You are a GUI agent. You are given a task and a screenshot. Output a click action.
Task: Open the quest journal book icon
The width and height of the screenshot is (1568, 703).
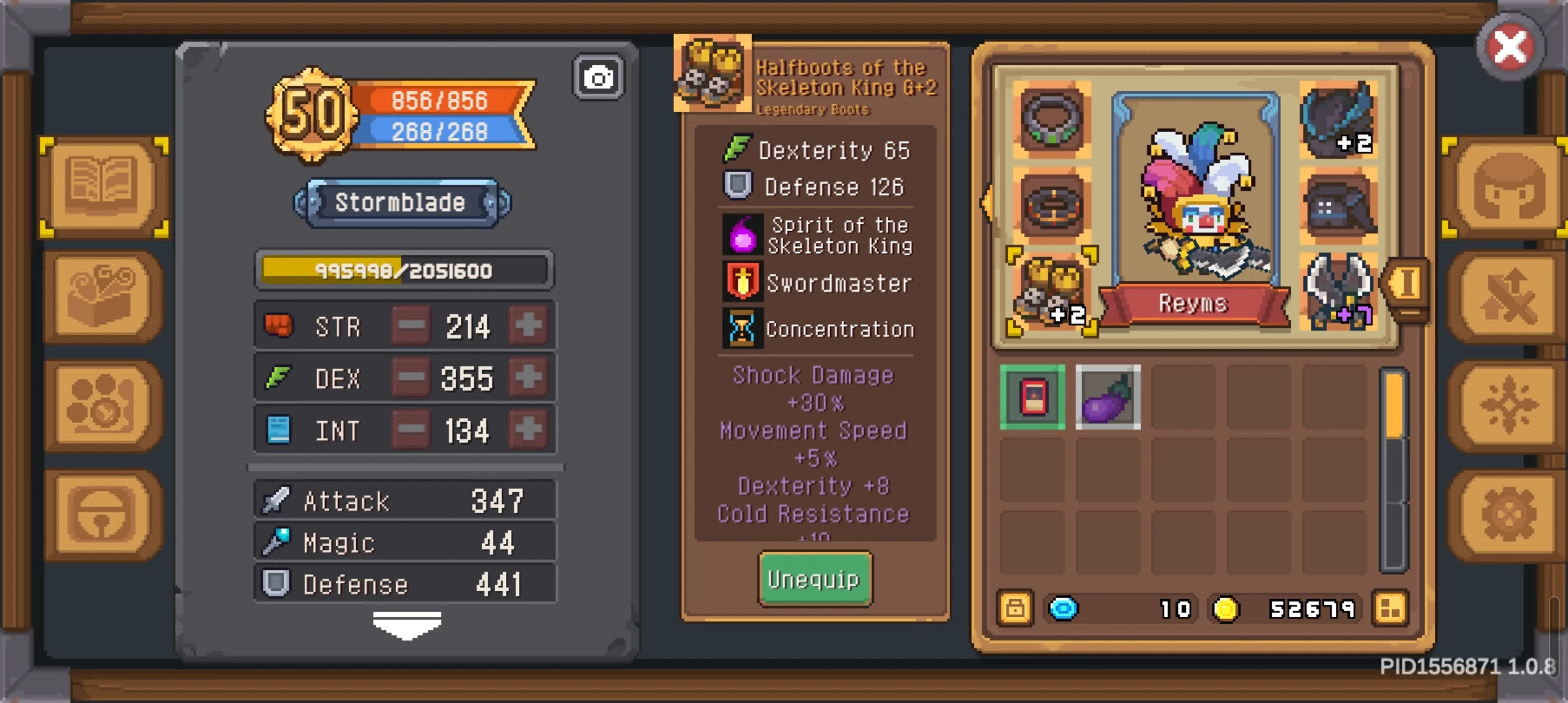[x=104, y=187]
